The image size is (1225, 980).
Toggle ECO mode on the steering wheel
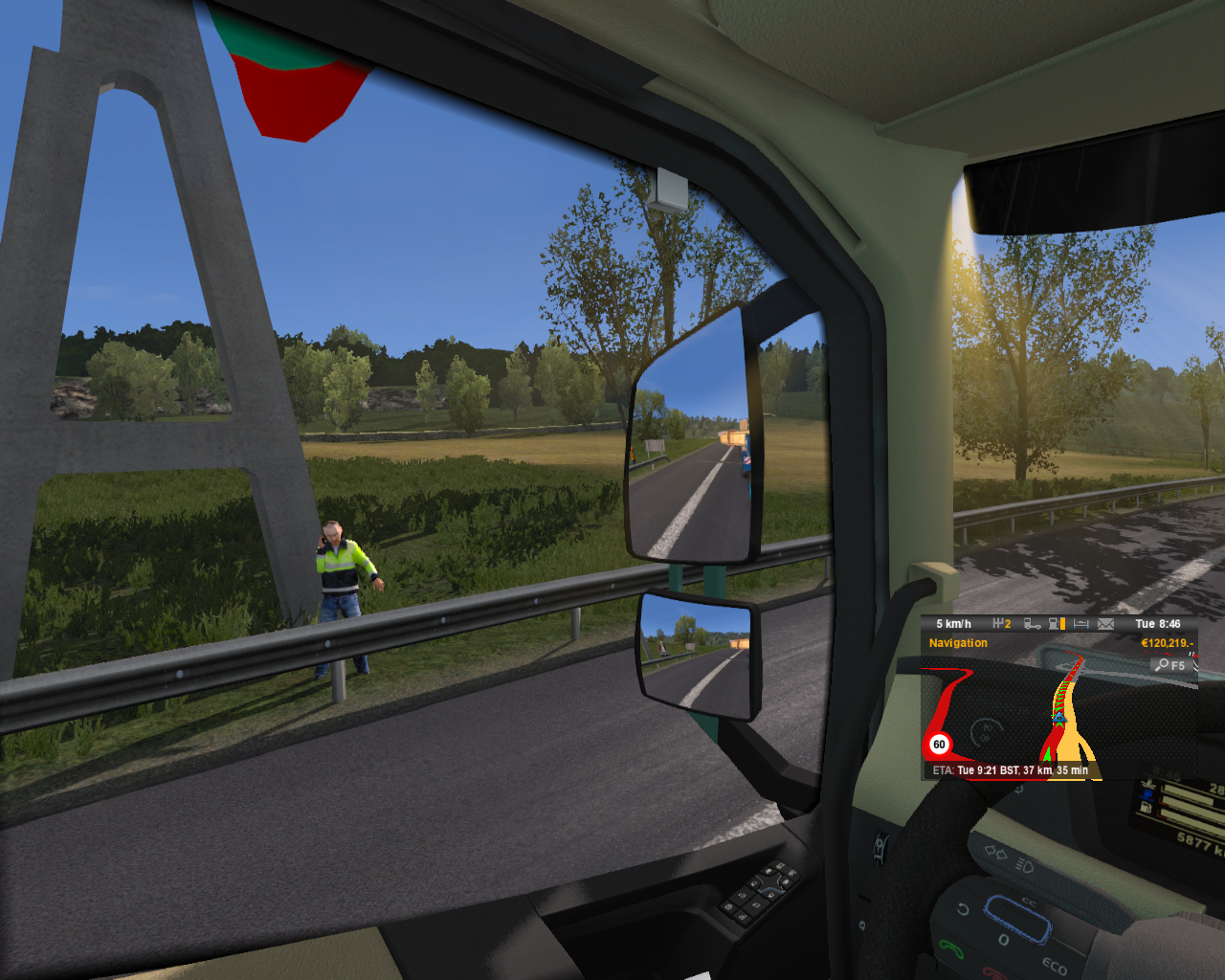coord(1055,965)
